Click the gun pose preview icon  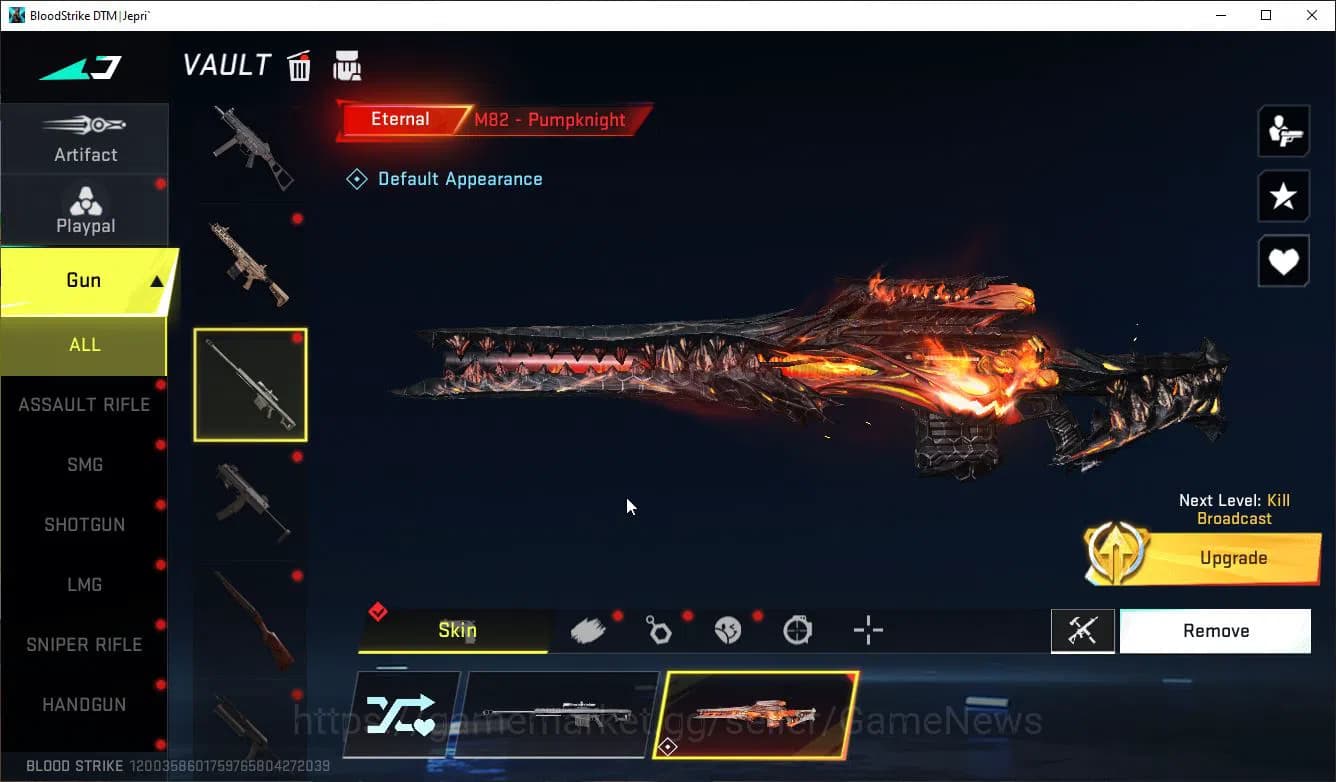click(x=1283, y=130)
